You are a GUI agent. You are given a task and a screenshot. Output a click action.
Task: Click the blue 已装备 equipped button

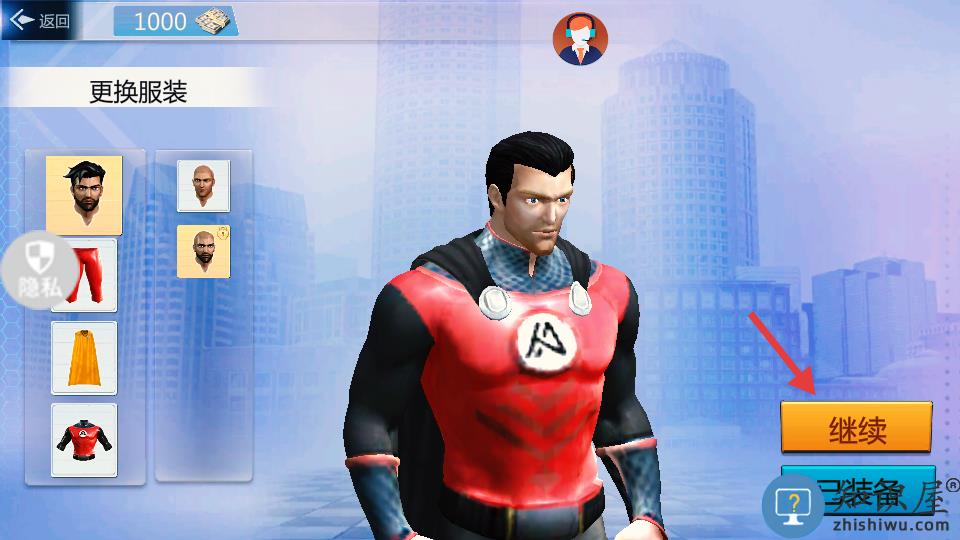click(x=858, y=488)
